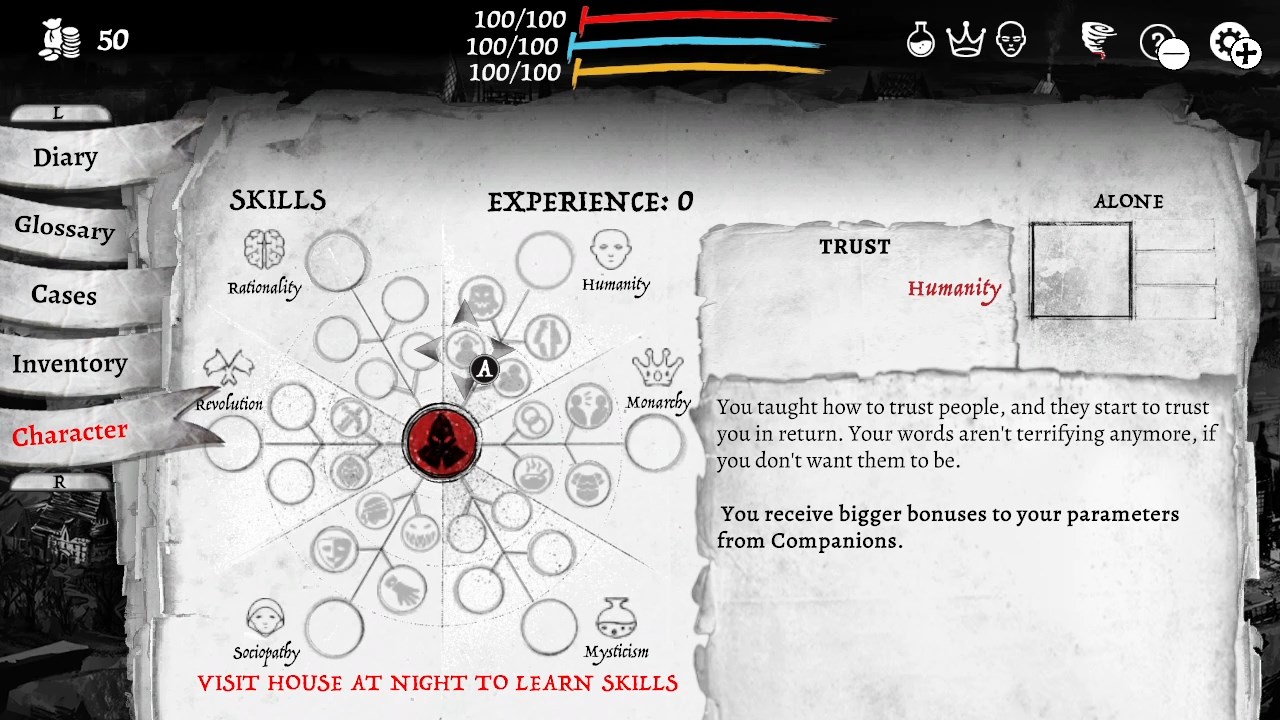Switch to the Inventory tab
Image resolution: width=1280 pixels, height=720 pixels.
tap(70, 364)
